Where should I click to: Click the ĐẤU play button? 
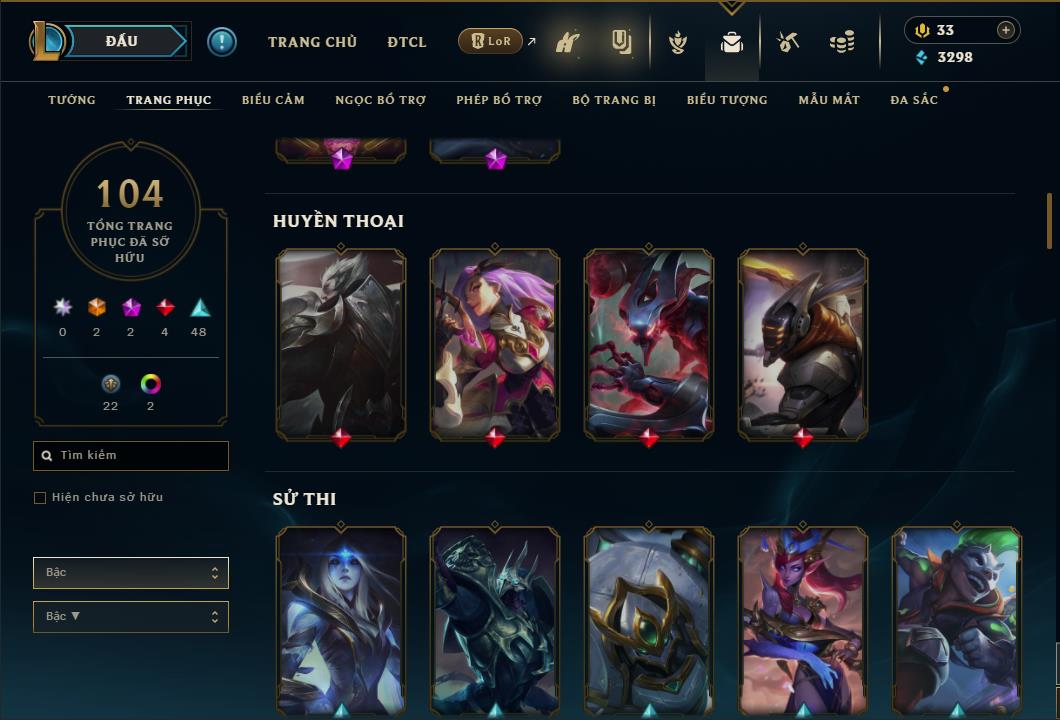tap(122, 41)
